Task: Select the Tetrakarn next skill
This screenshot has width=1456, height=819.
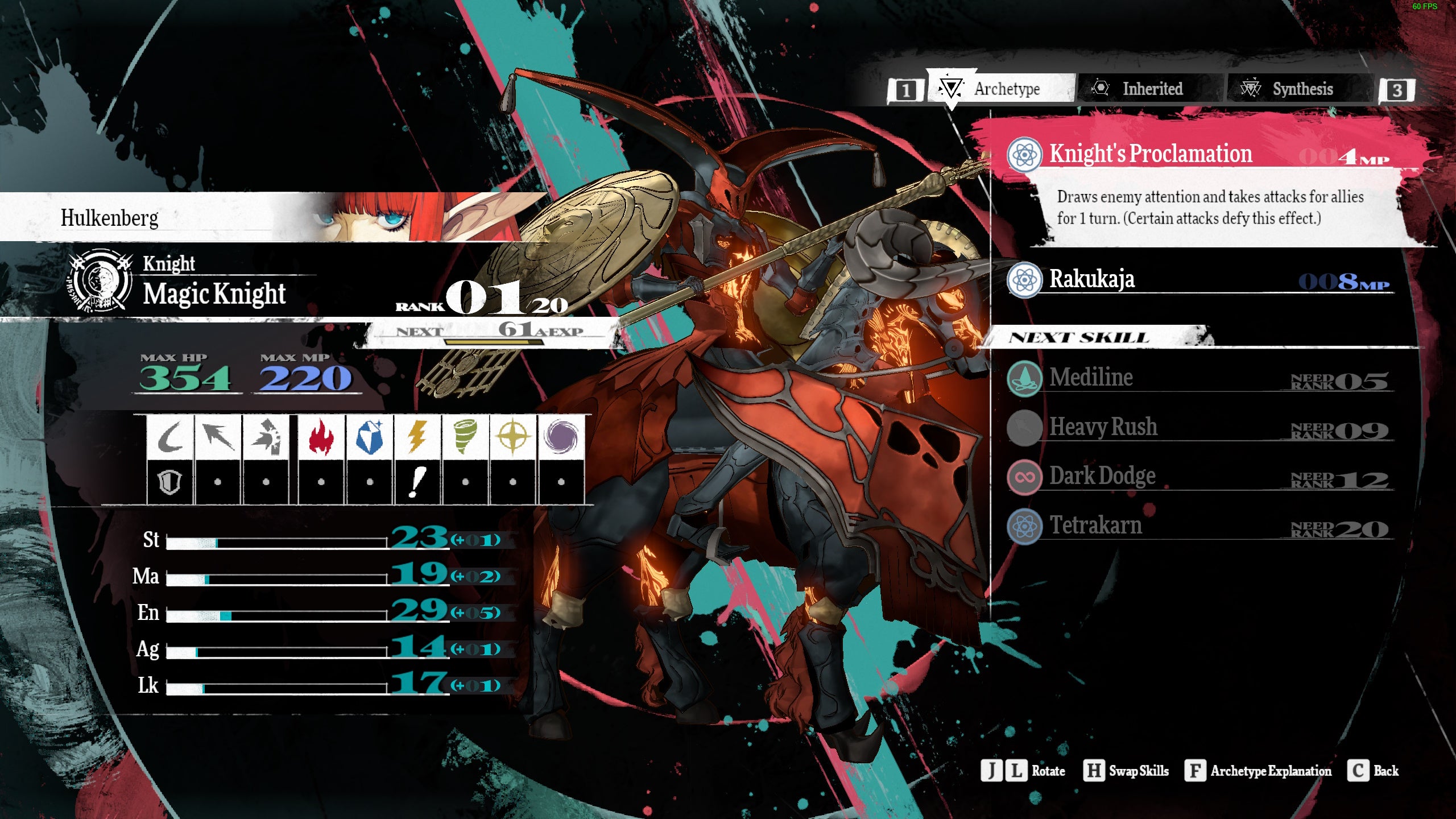Action: point(1095,526)
